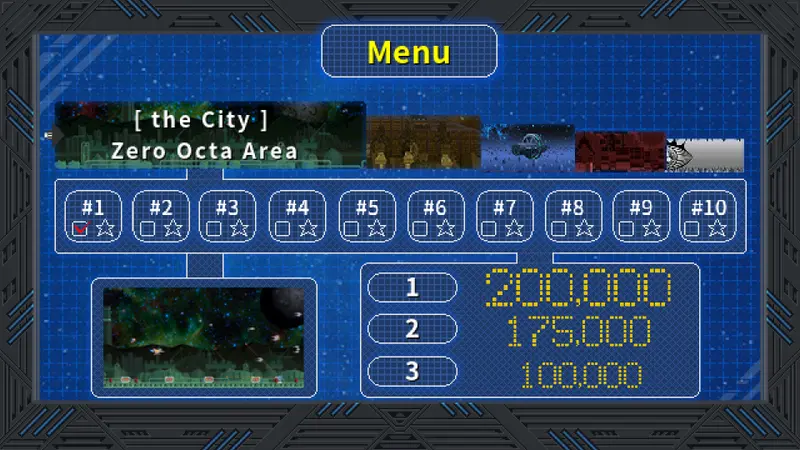The image size is (800, 450).
Task: Choose stage #9 tile
Action: coord(641,217)
